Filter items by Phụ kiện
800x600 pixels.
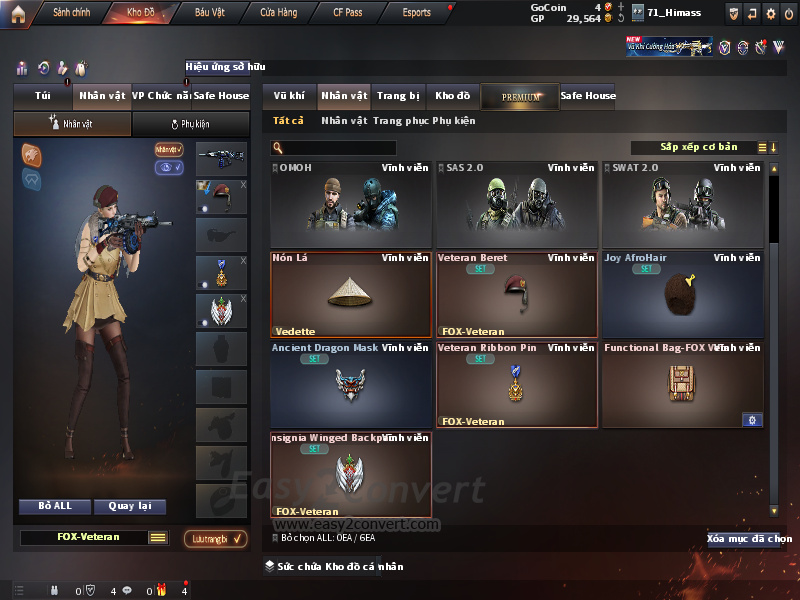[x=454, y=121]
